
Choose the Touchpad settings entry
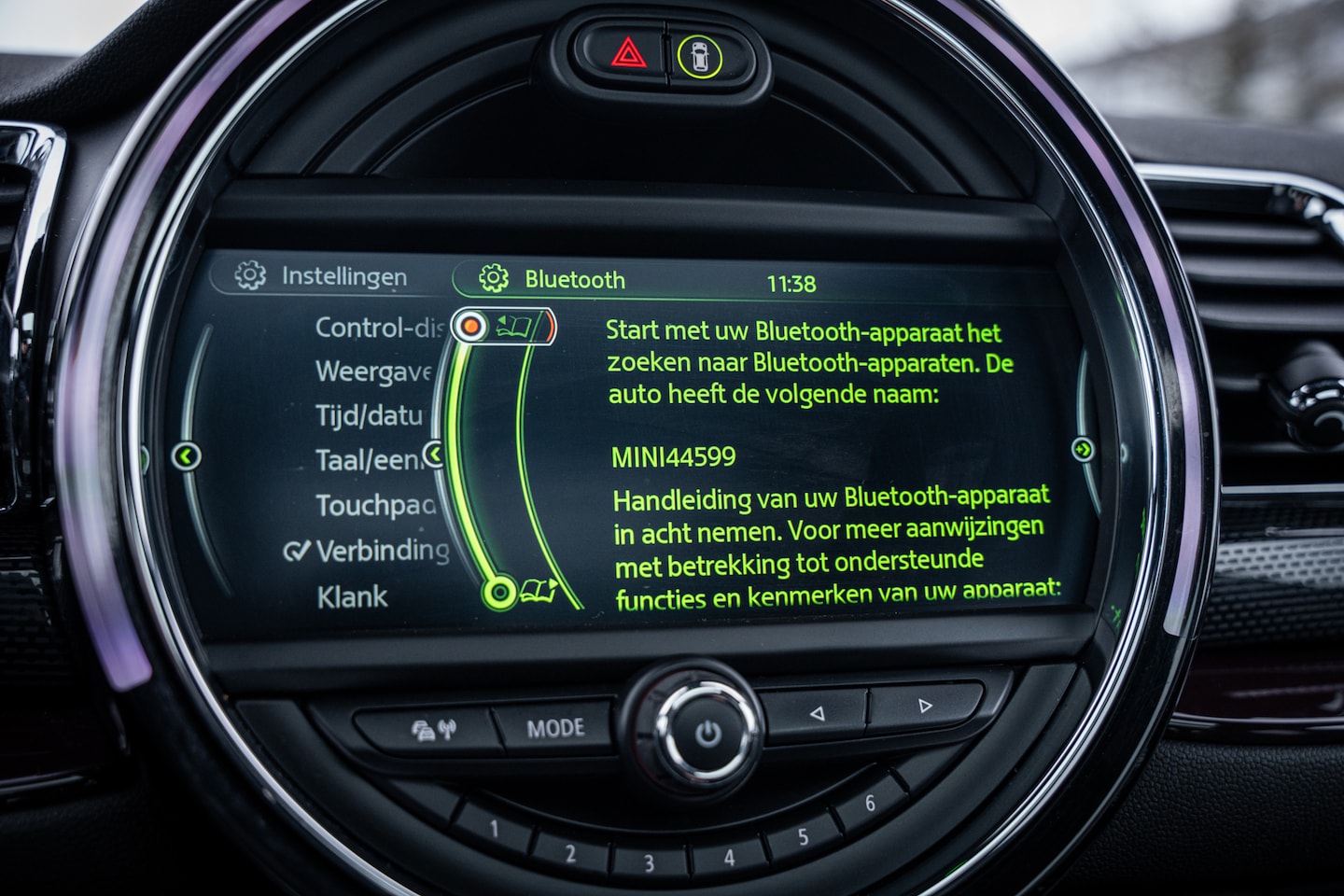coord(375,505)
